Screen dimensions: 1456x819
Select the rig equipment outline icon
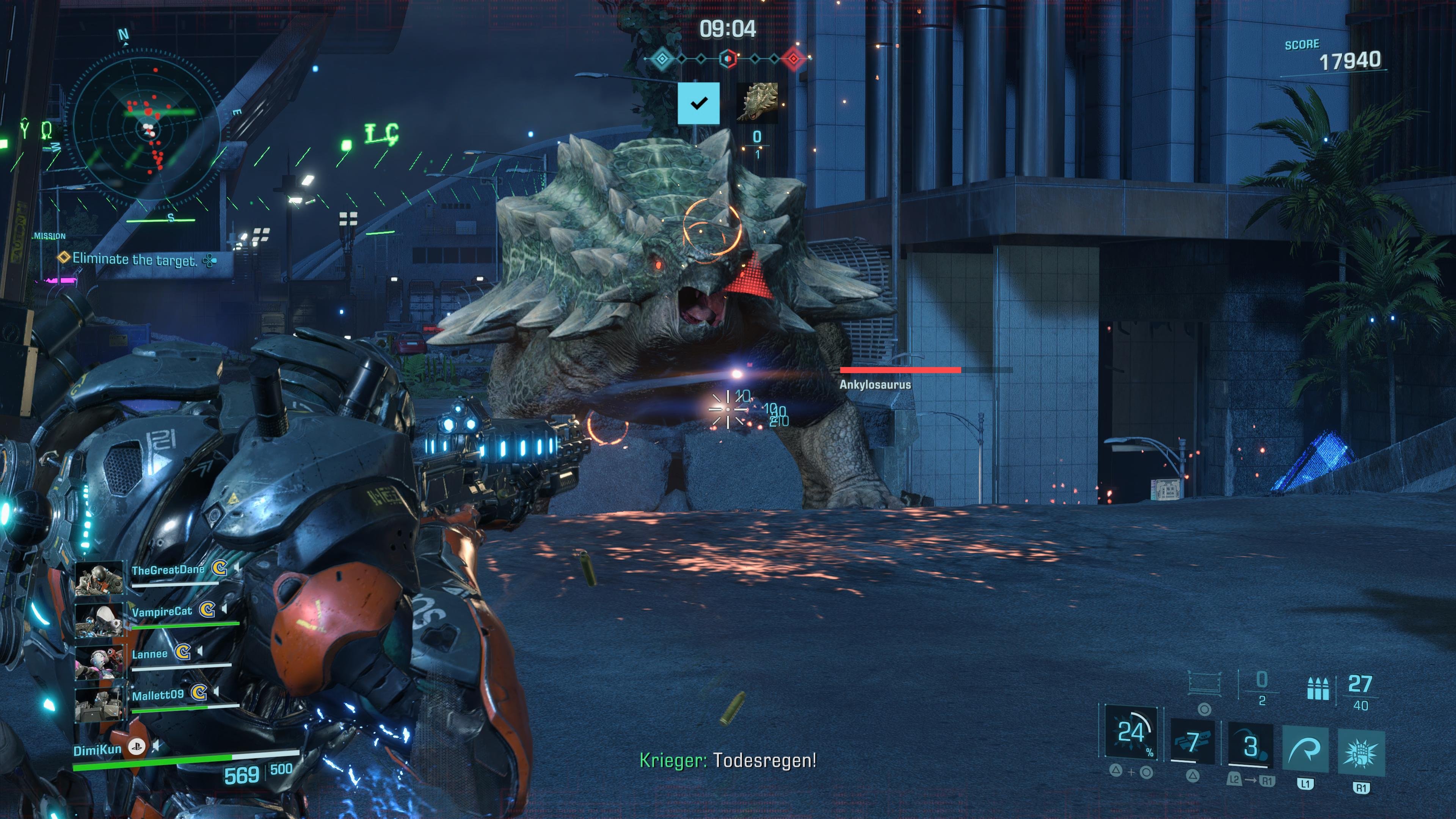tap(1204, 683)
